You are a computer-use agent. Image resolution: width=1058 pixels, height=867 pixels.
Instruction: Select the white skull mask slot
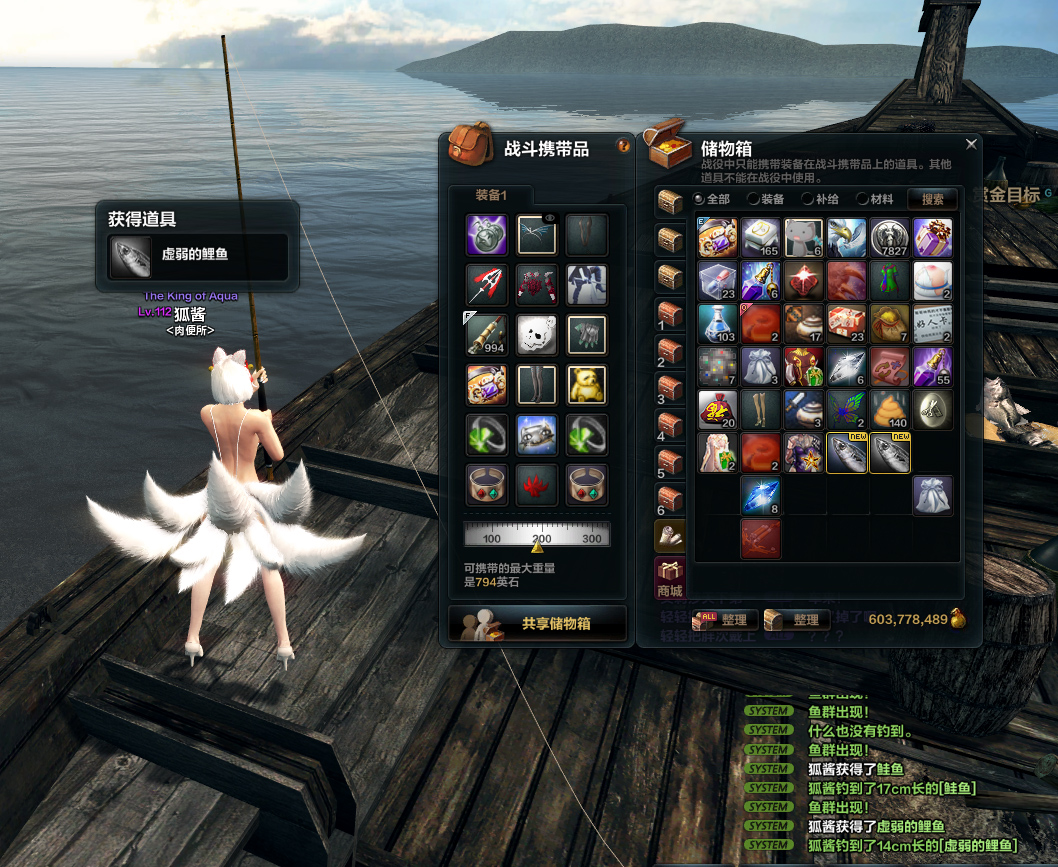tap(537, 334)
